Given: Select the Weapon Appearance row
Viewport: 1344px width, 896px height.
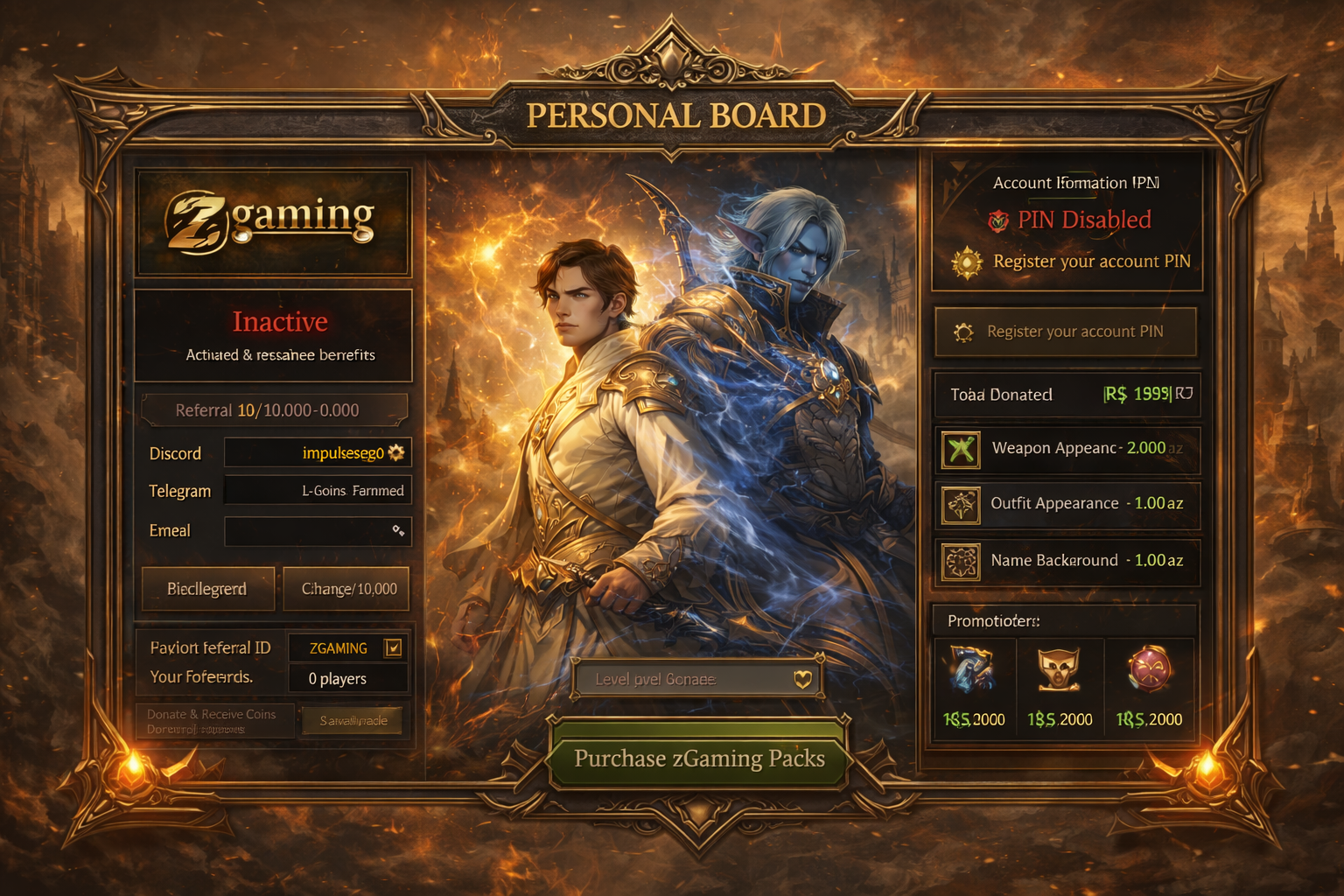Looking at the screenshot, I should pyautogui.click(x=1067, y=449).
